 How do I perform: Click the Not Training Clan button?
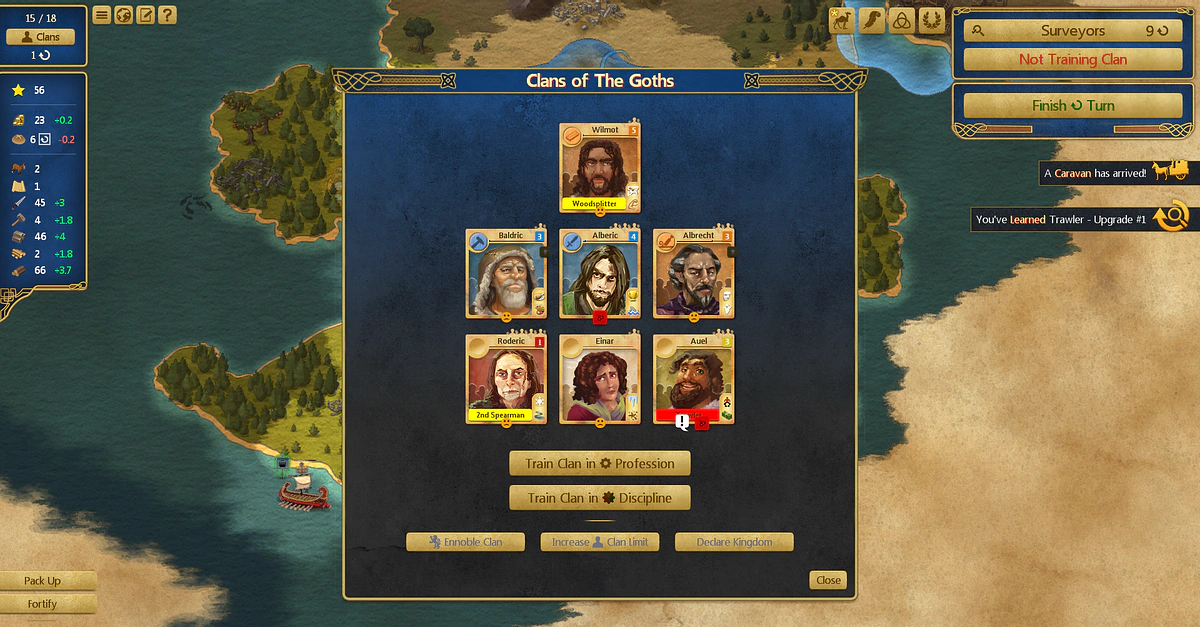point(1073,59)
